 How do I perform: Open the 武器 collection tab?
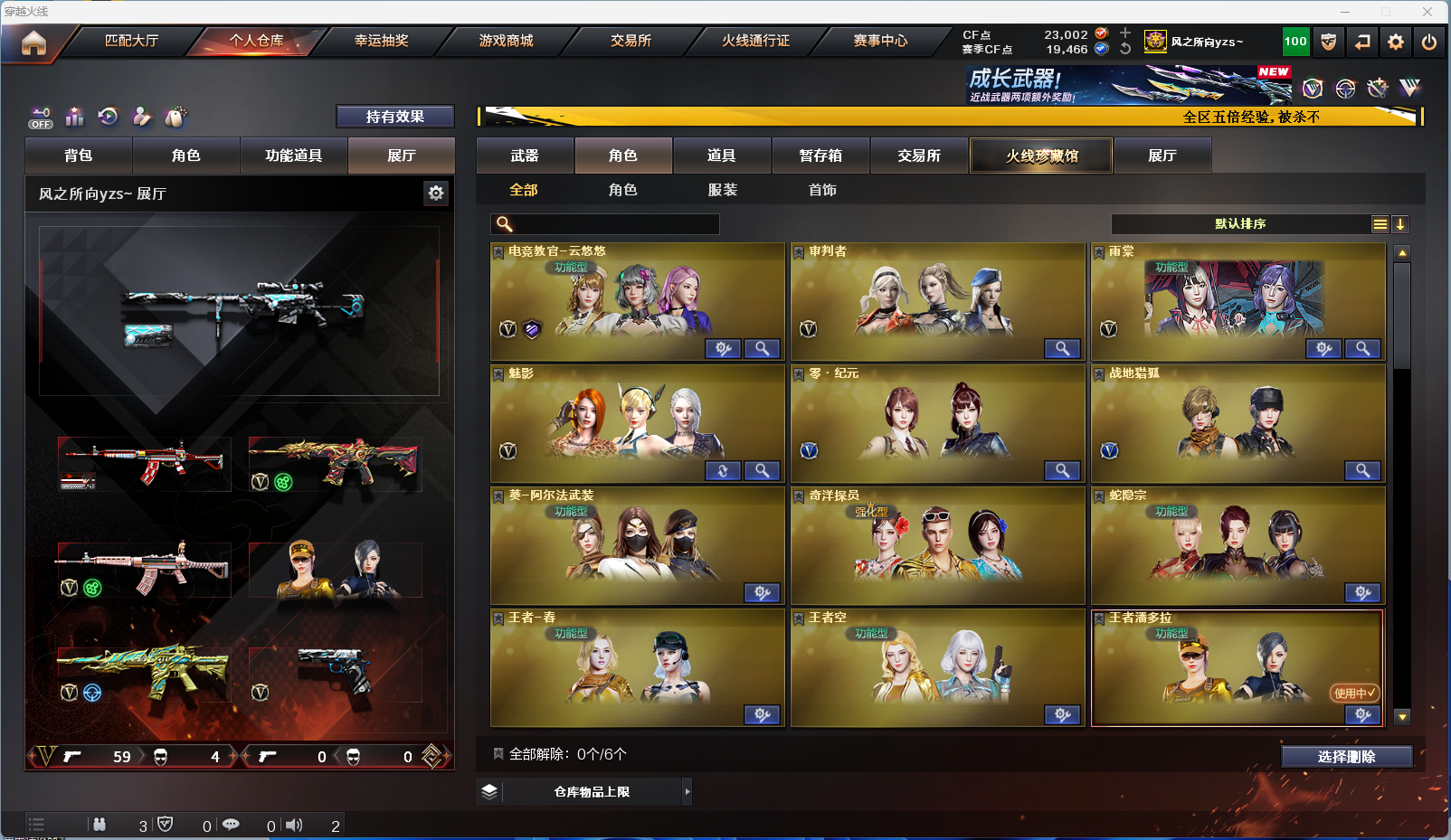pos(525,156)
